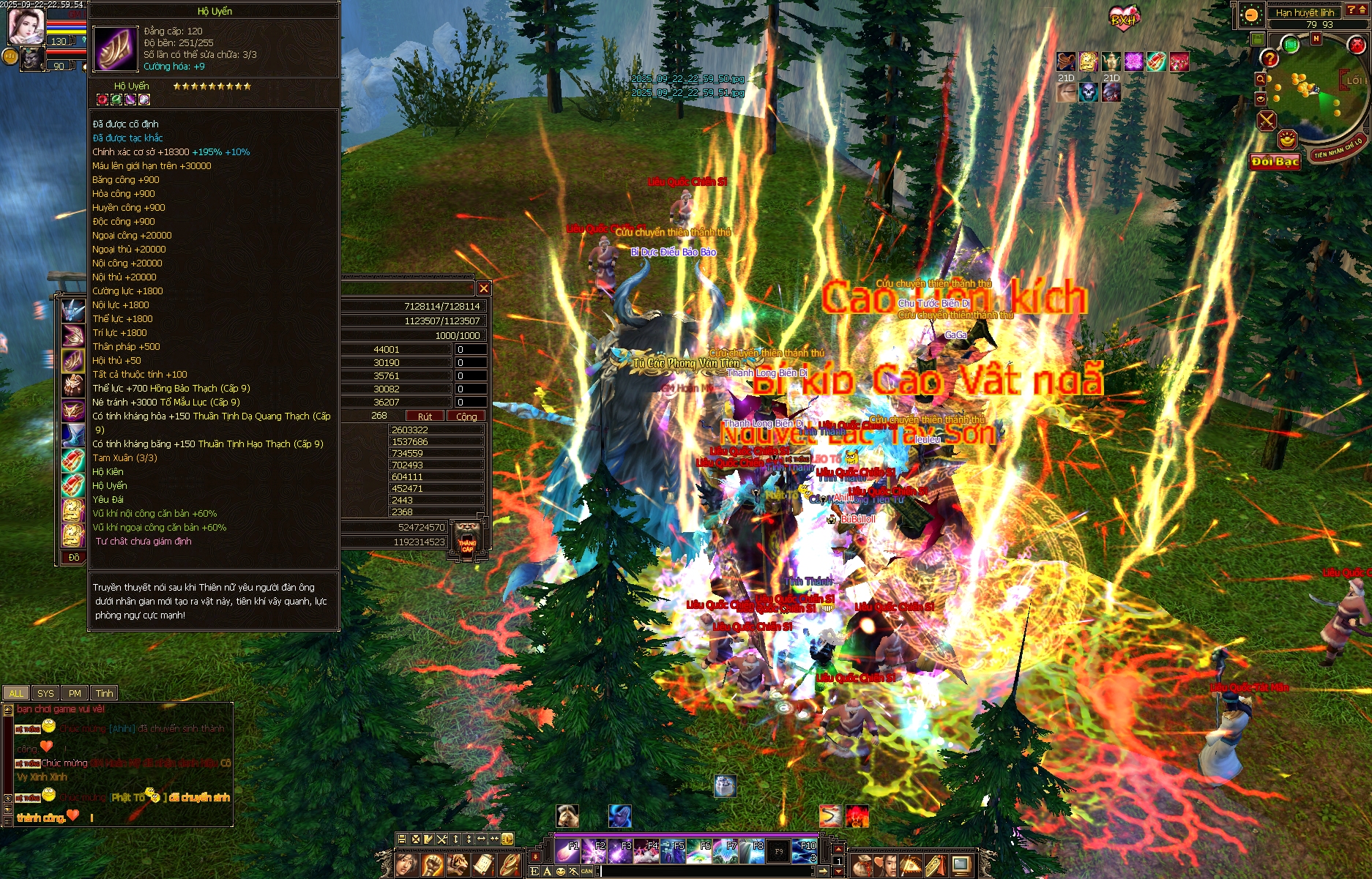
Task: Open the bag icon in bottom menu
Action: (x=863, y=866)
